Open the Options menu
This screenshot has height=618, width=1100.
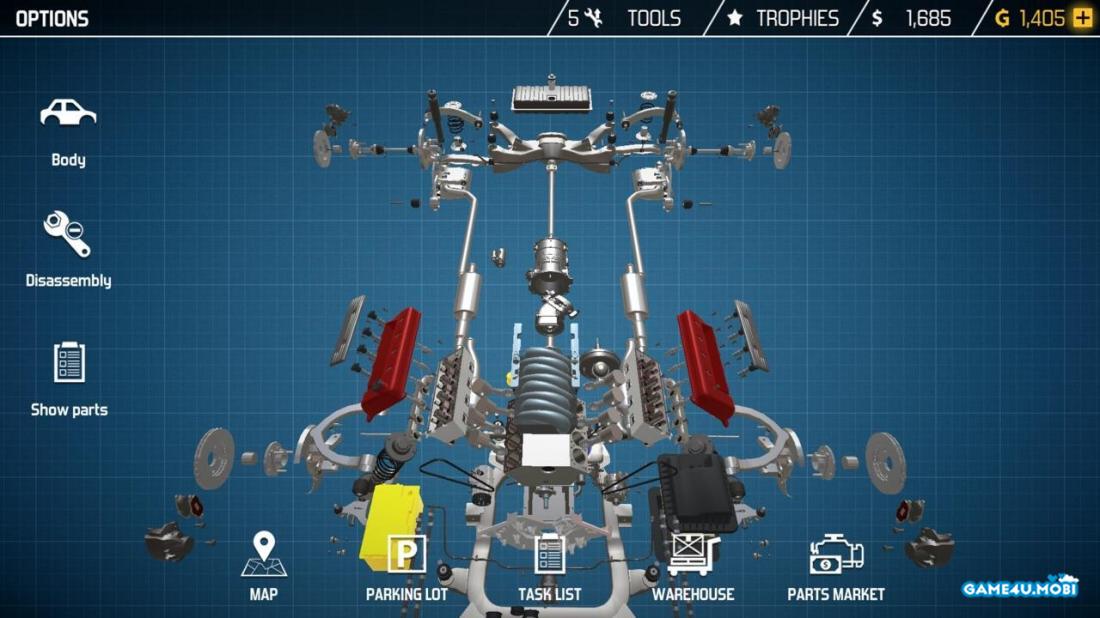tap(52, 18)
